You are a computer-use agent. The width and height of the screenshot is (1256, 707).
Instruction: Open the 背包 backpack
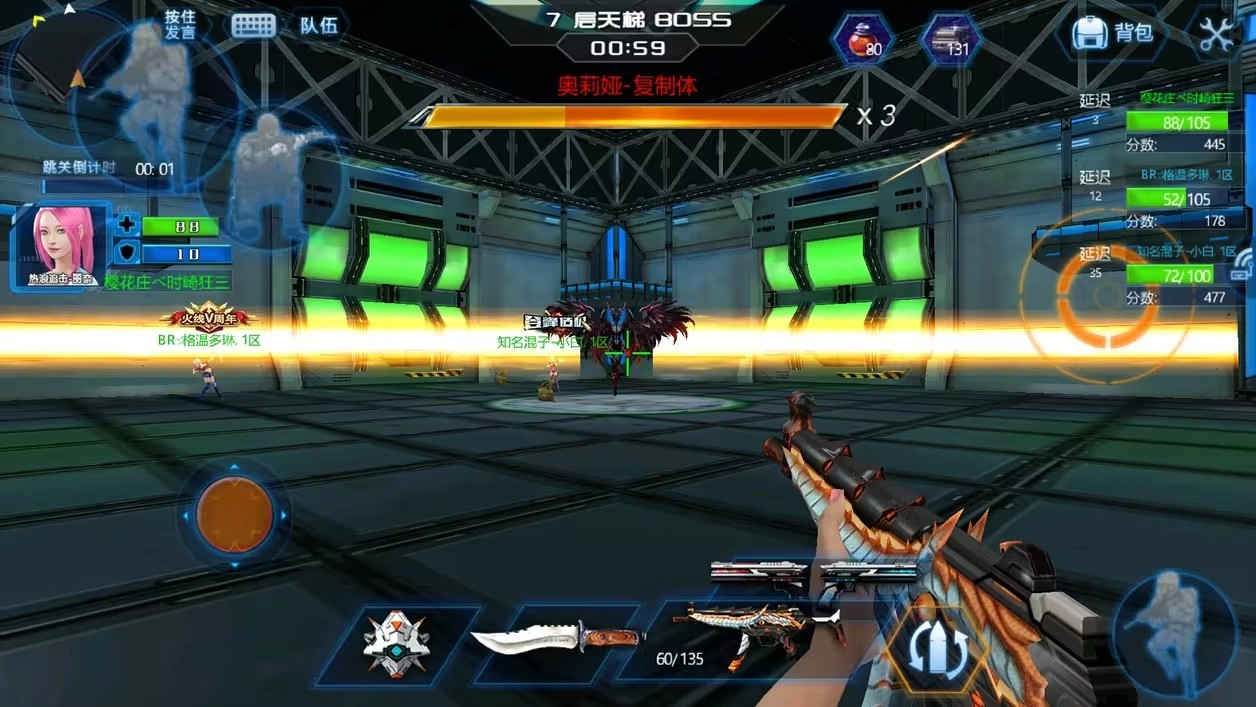(x=1112, y=33)
